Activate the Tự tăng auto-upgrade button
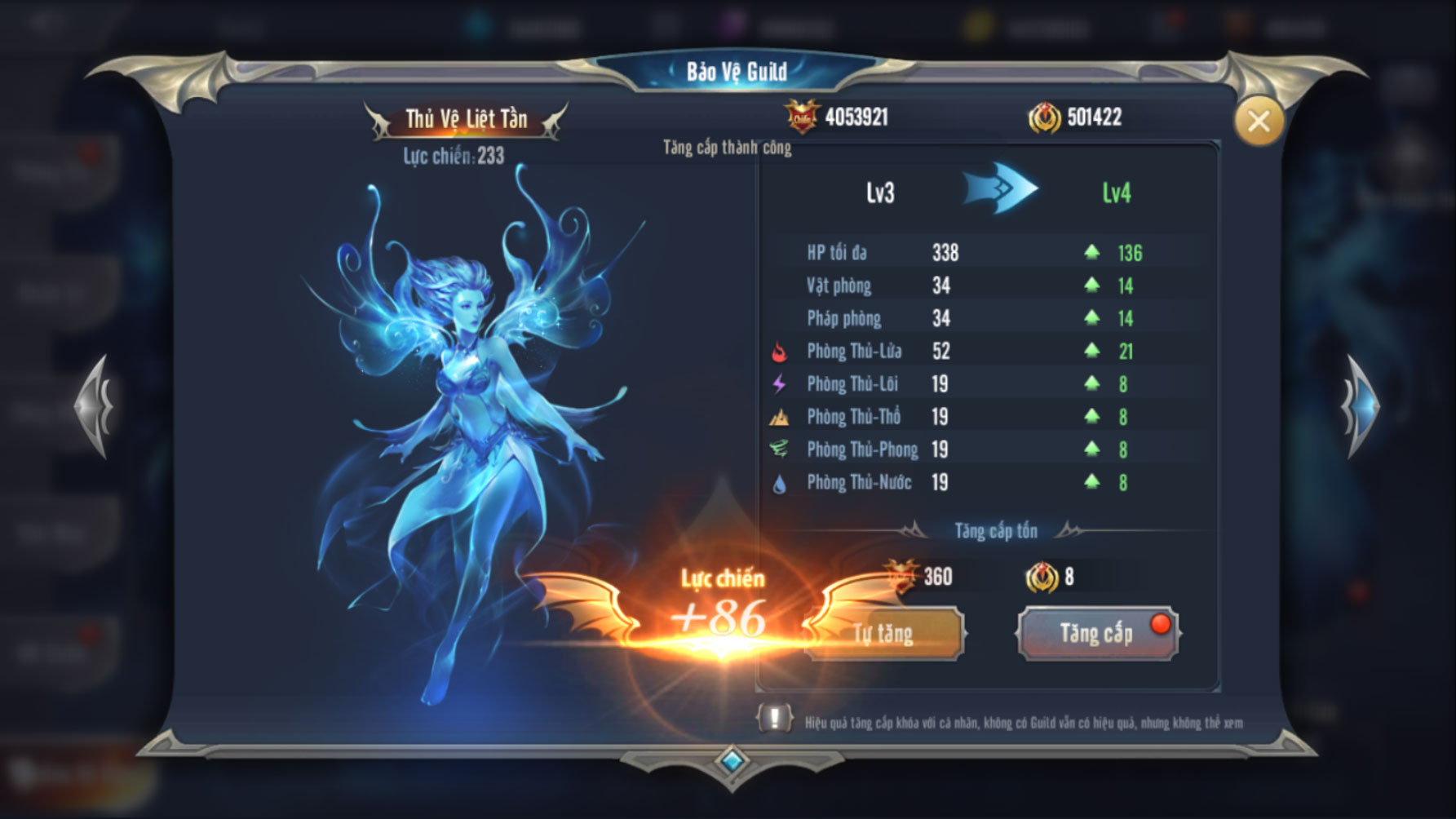 tap(886, 634)
